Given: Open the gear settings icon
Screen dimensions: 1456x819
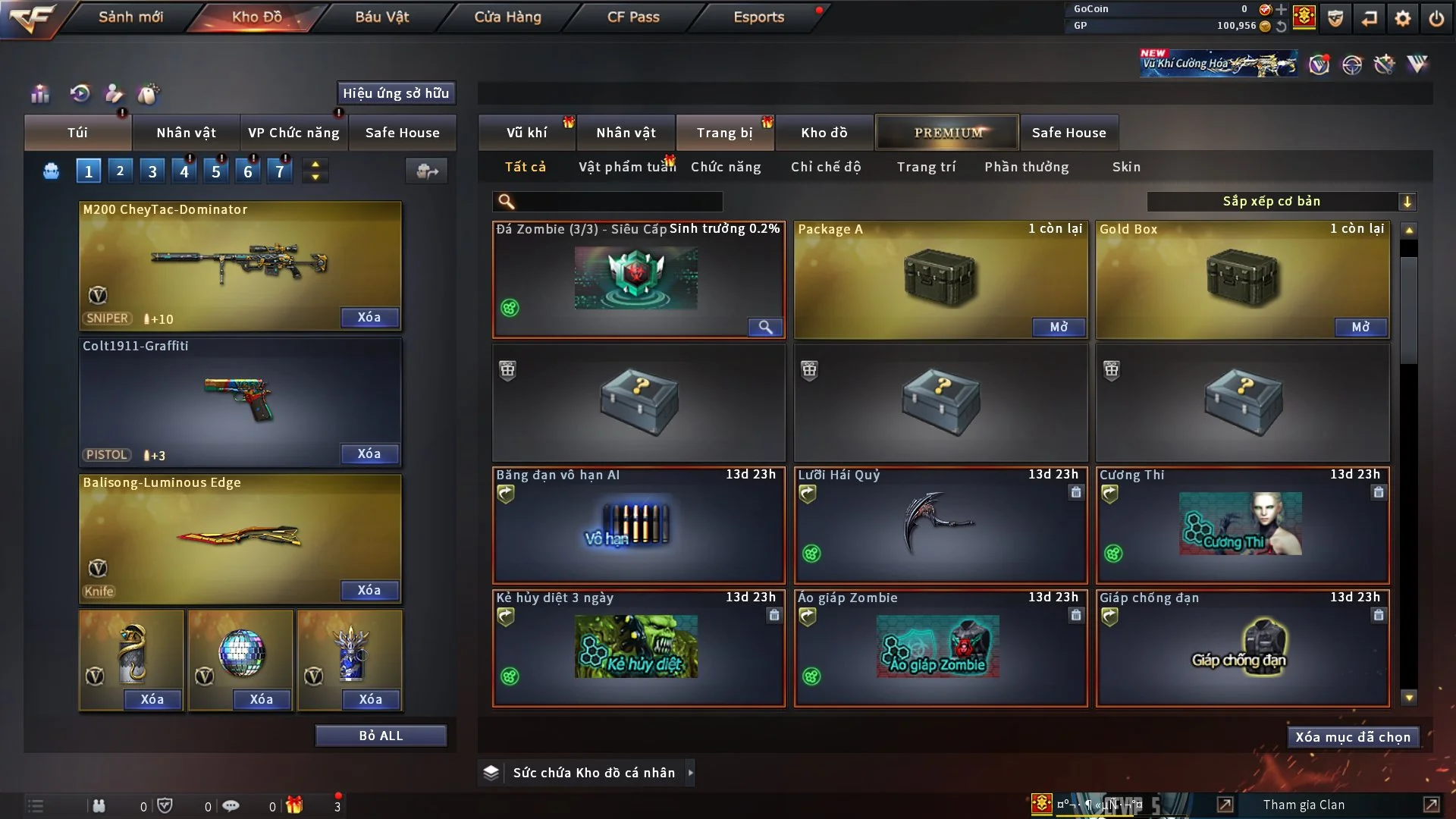Looking at the screenshot, I should tap(1403, 17).
